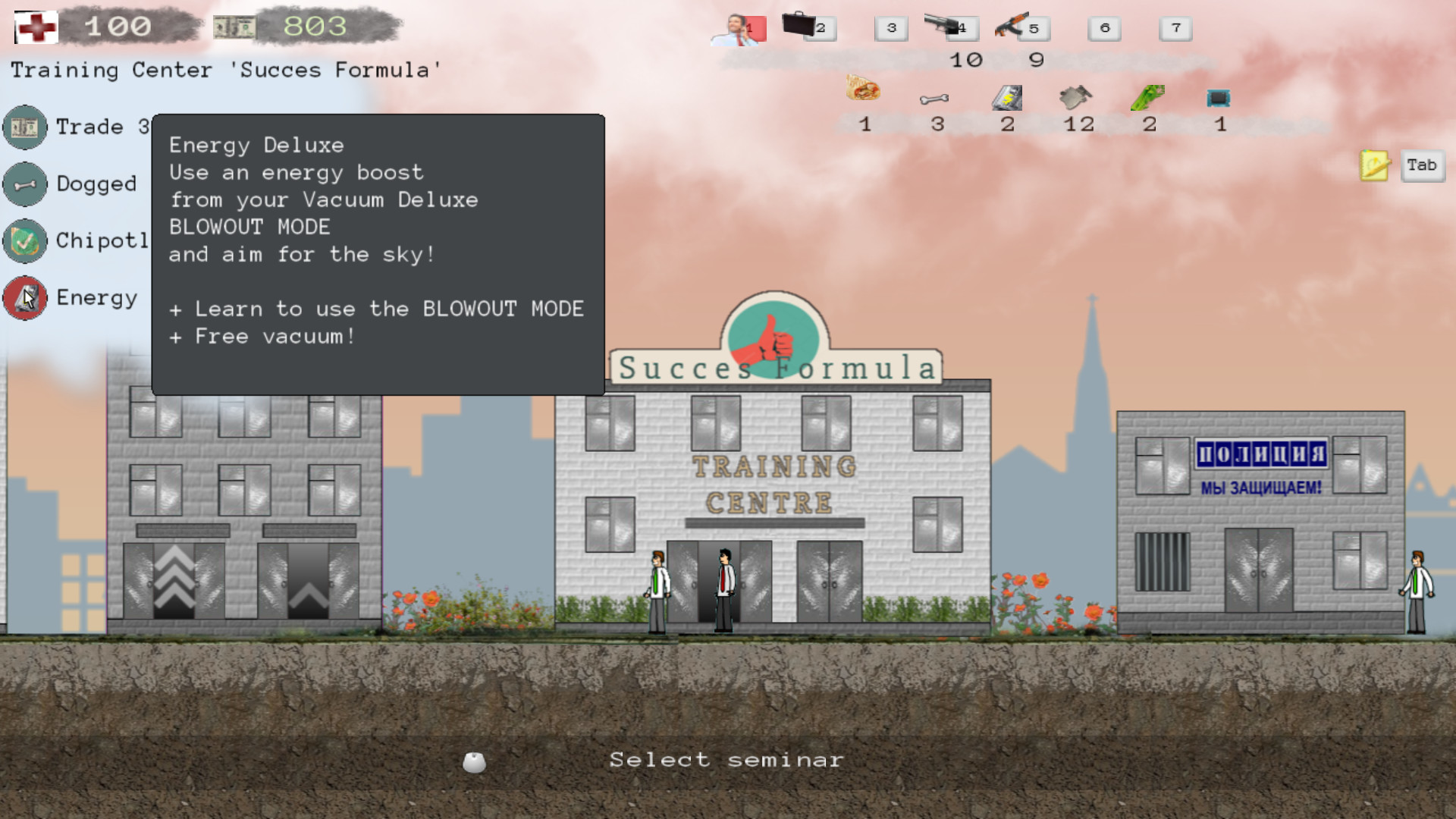Screen dimensions: 1456x819
Task: Click the gray item showing quantity 12
Action: (1077, 96)
